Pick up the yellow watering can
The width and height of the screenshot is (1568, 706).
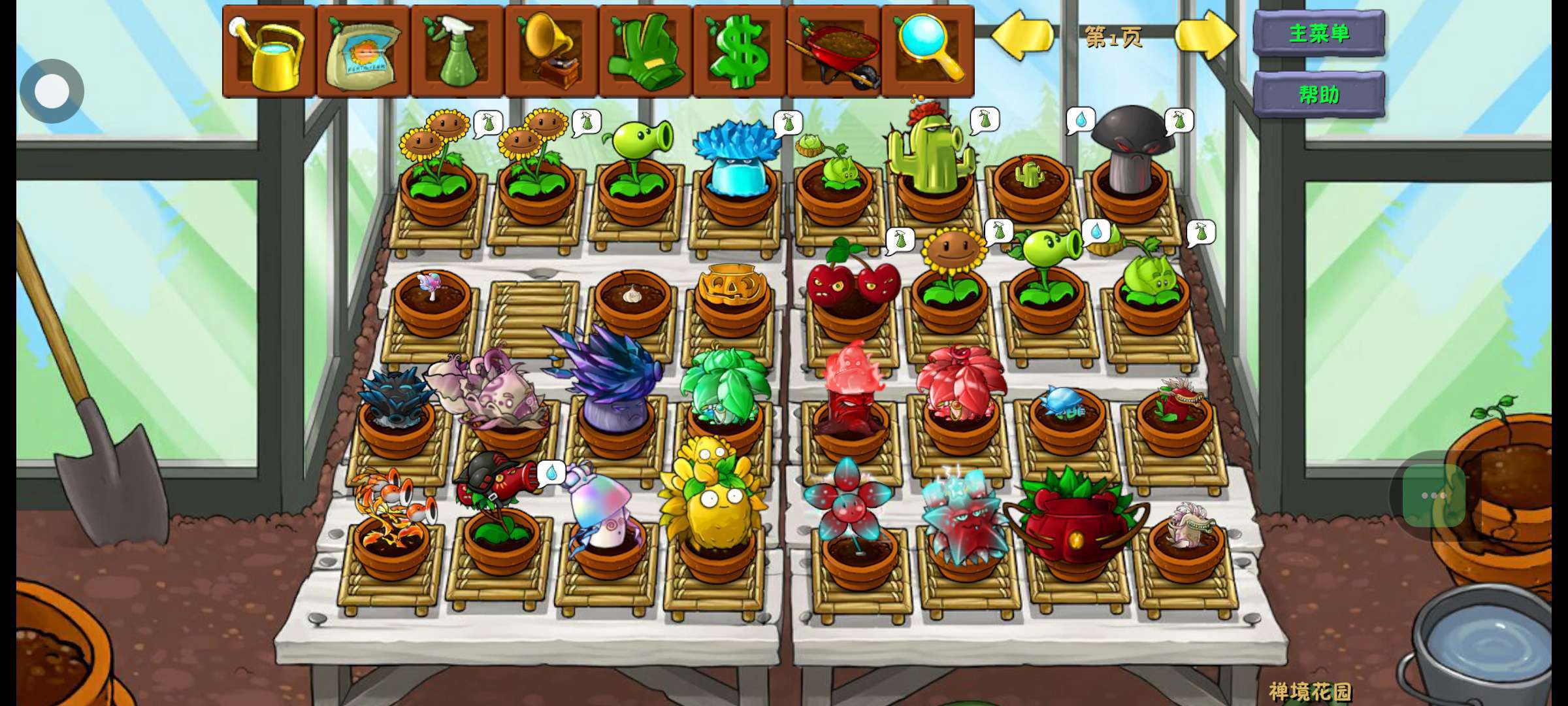[270, 52]
